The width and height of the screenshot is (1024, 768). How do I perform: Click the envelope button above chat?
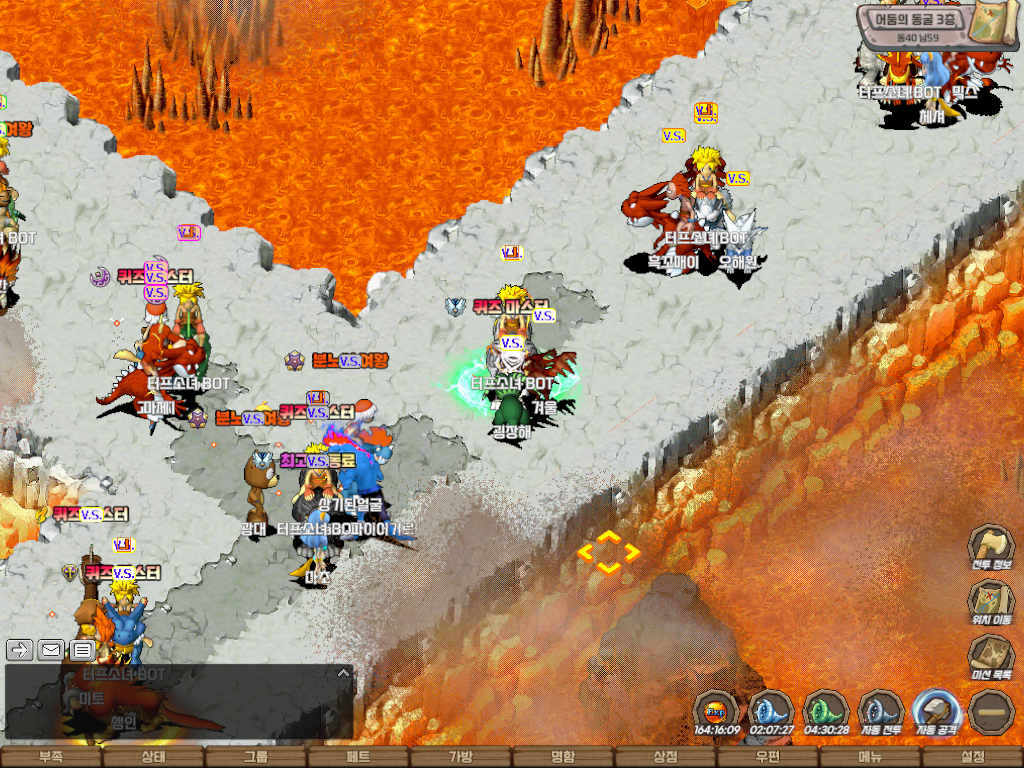[x=50, y=650]
